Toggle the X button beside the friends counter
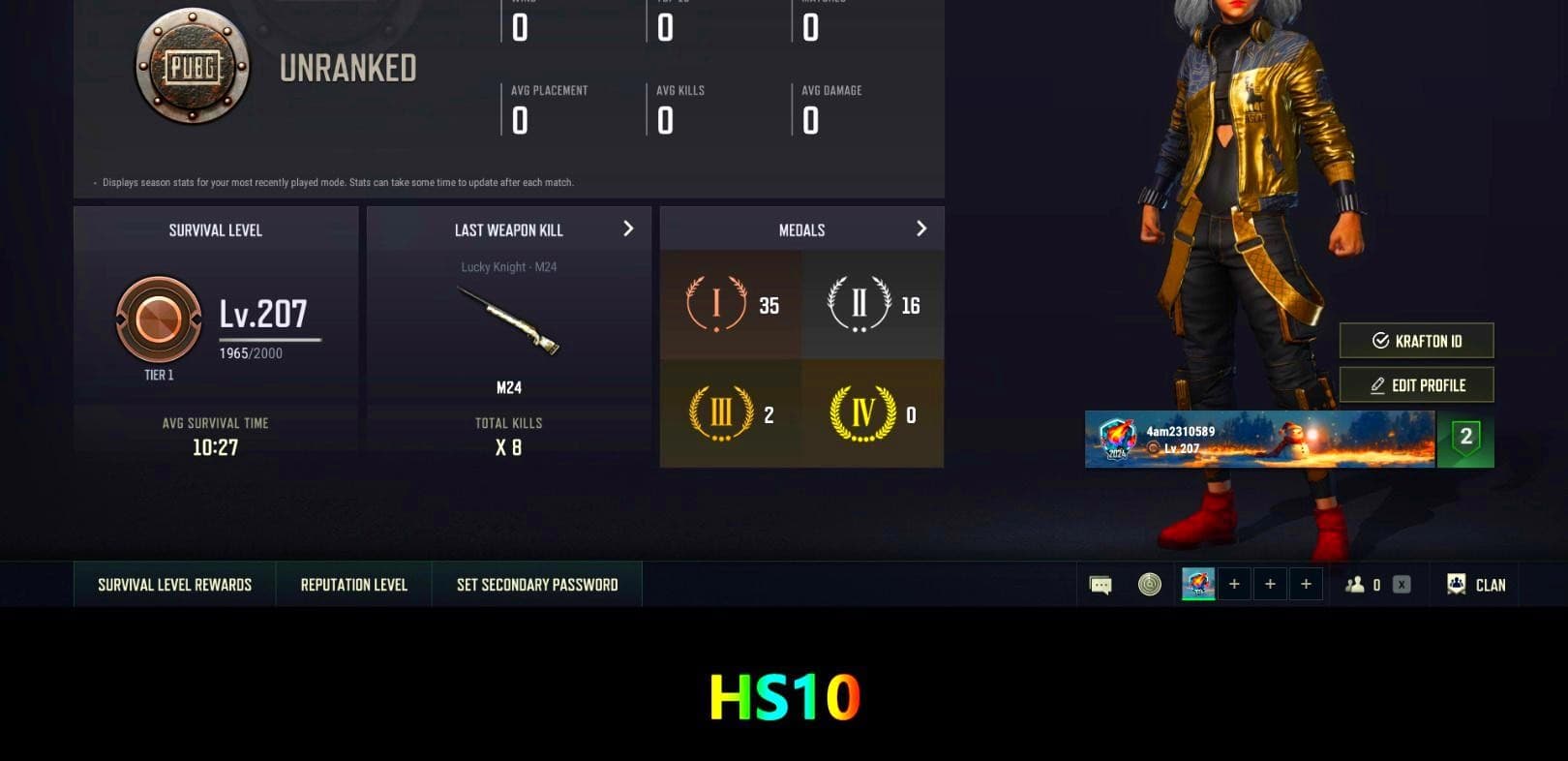The height and width of the screenshot is (761, 1568). click(1400, 584)
